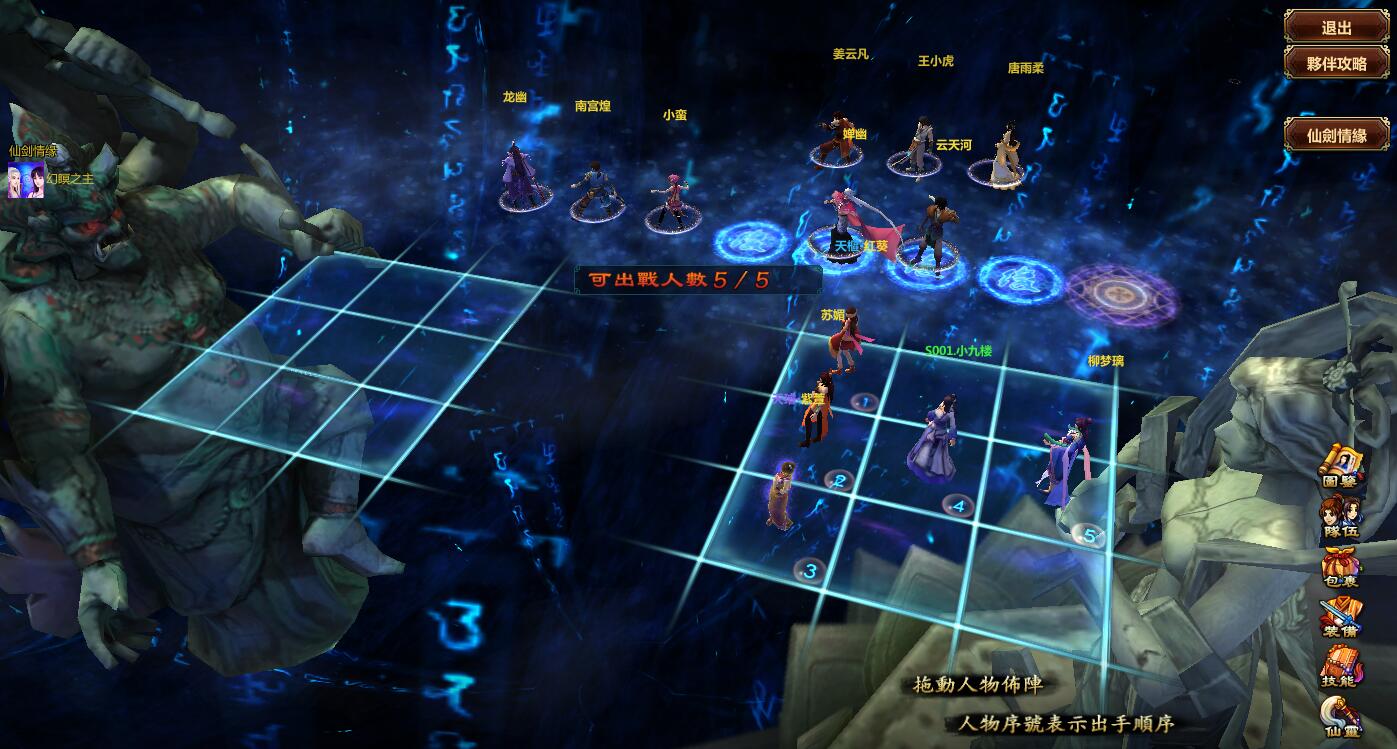Open the 夥伴攻略 companion guide

pos(1336,62)
